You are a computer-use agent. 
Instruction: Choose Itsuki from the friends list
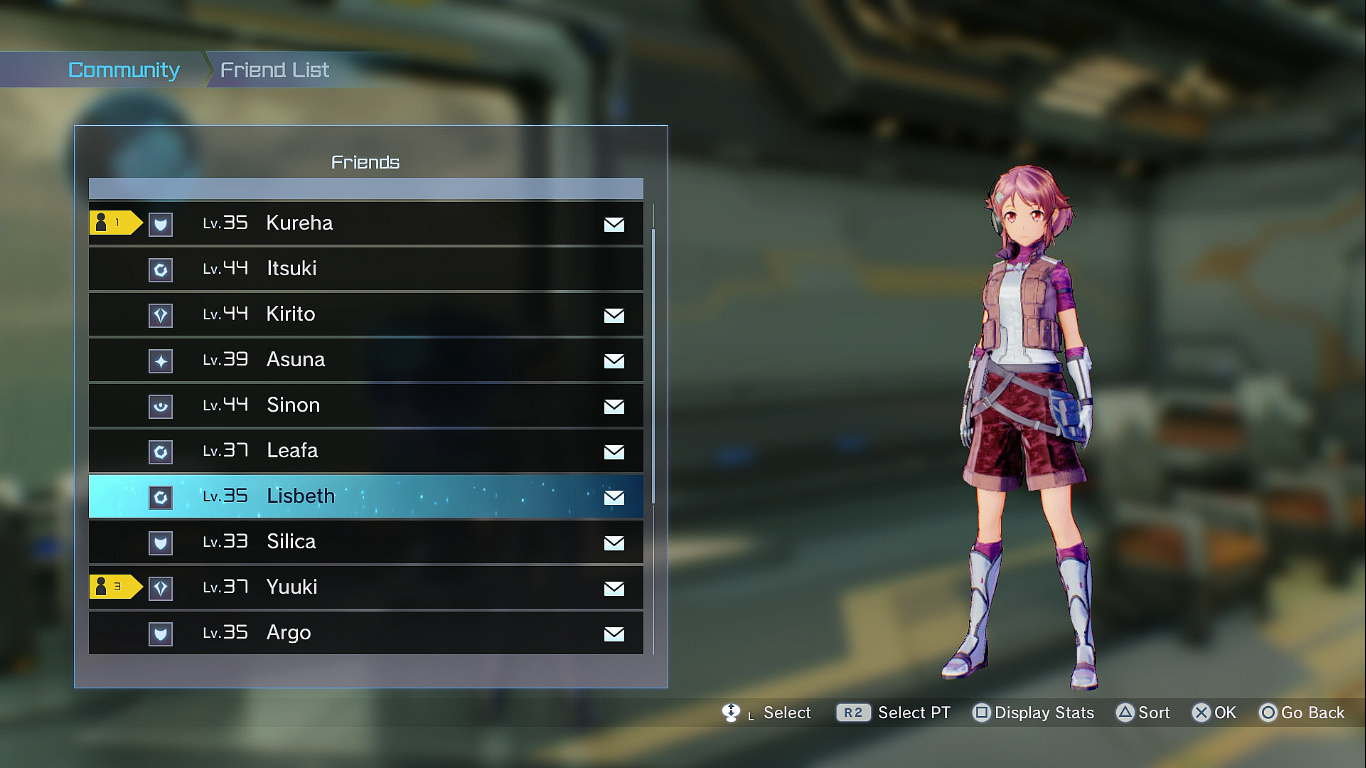(x=366, y=269)
